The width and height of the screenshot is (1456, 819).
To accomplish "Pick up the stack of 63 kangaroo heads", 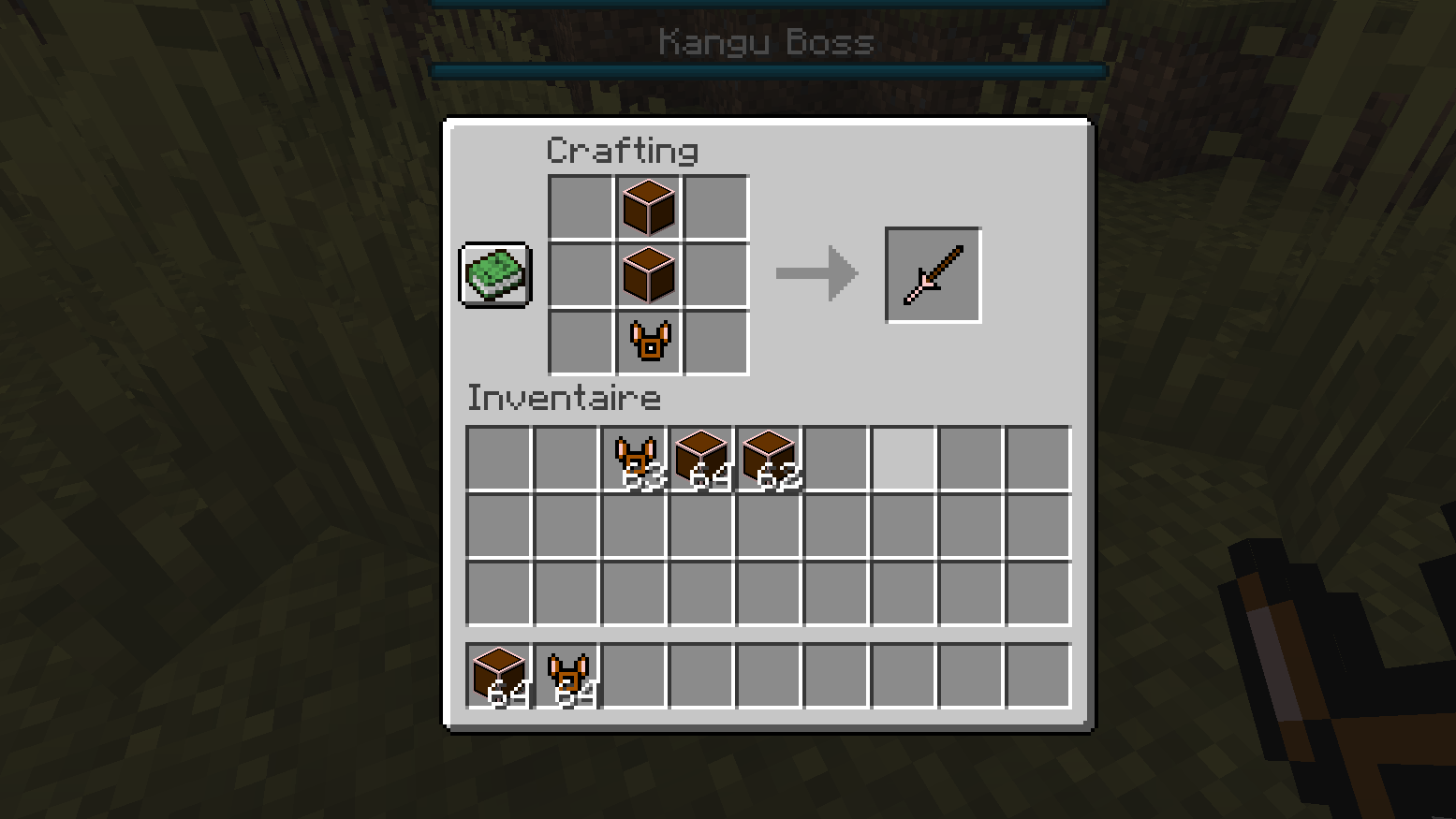I will (633, 458).
